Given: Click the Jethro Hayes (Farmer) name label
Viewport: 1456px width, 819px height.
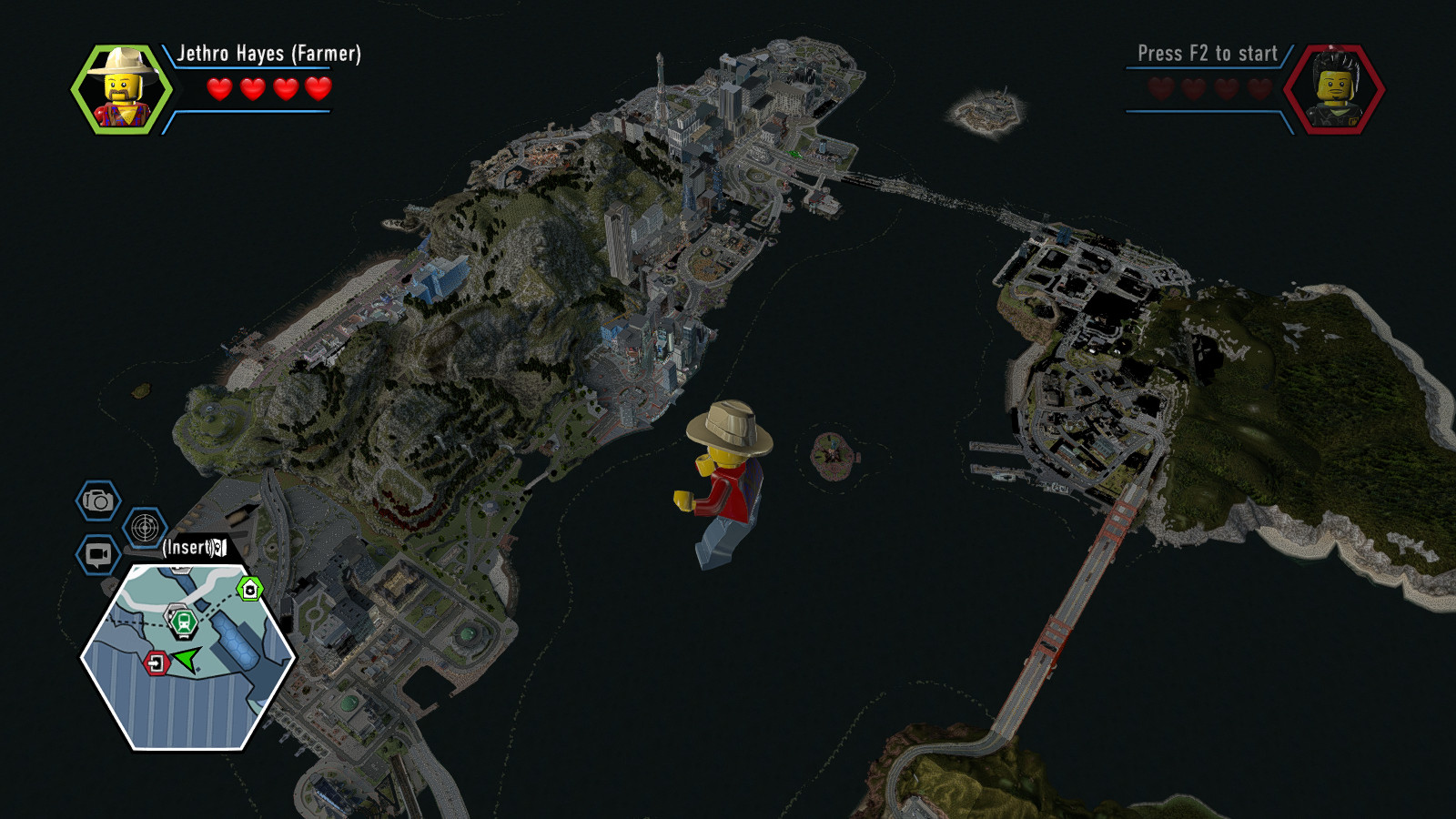Looking at the screenshot, I should (267, 55).
